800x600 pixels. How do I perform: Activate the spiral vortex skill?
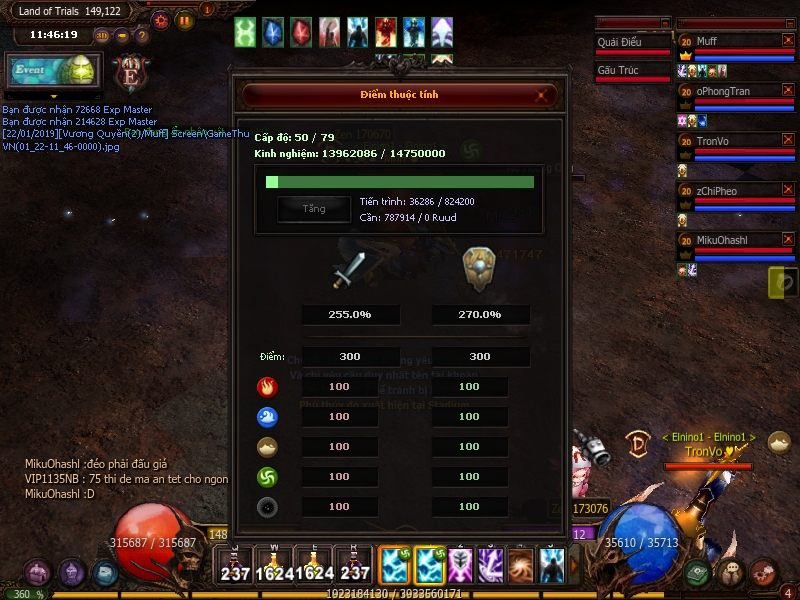pyautogui.click(x=521, y=565)
